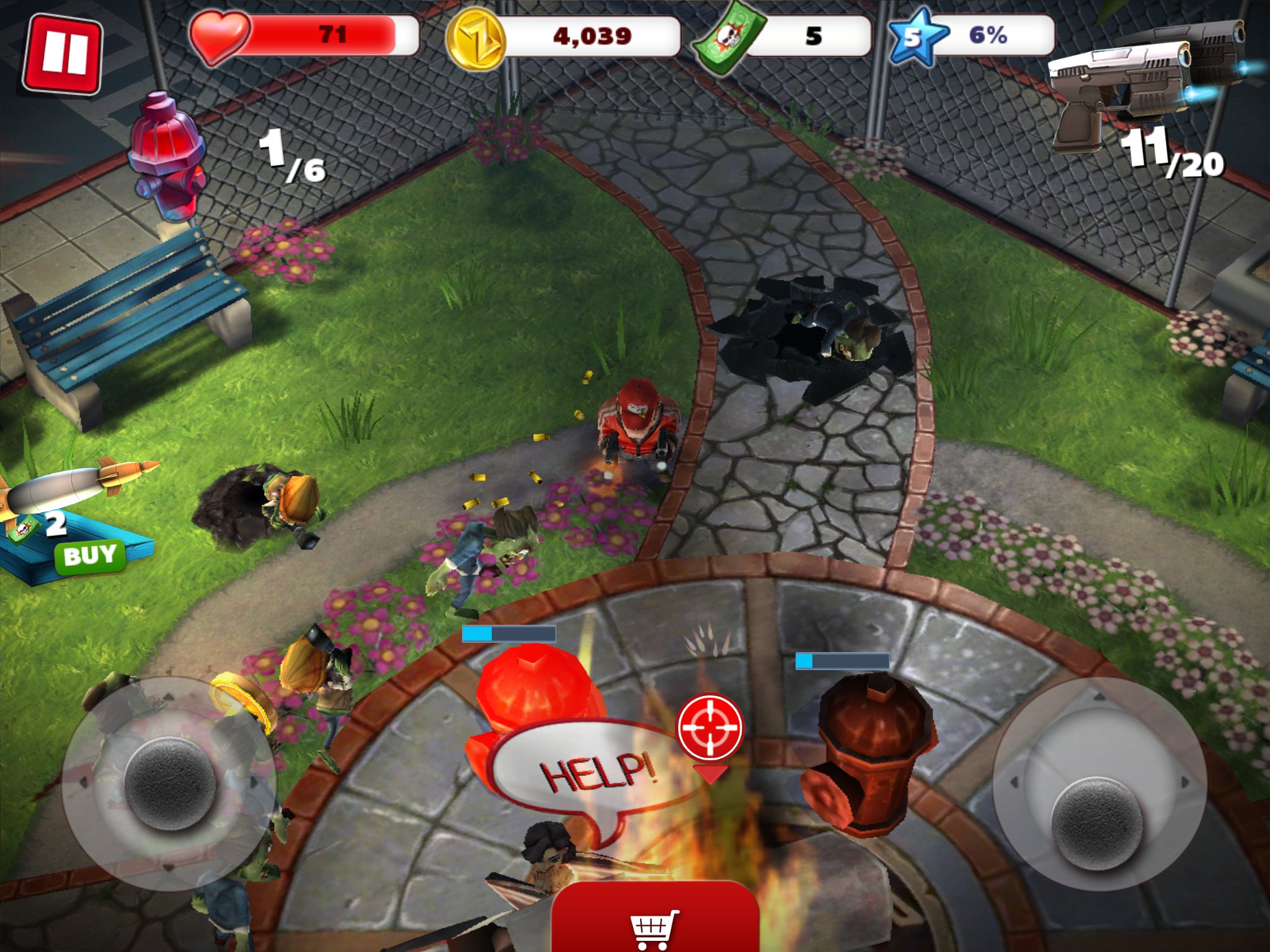
Task: Pause the game with the red button
Action: pos(62,54)
